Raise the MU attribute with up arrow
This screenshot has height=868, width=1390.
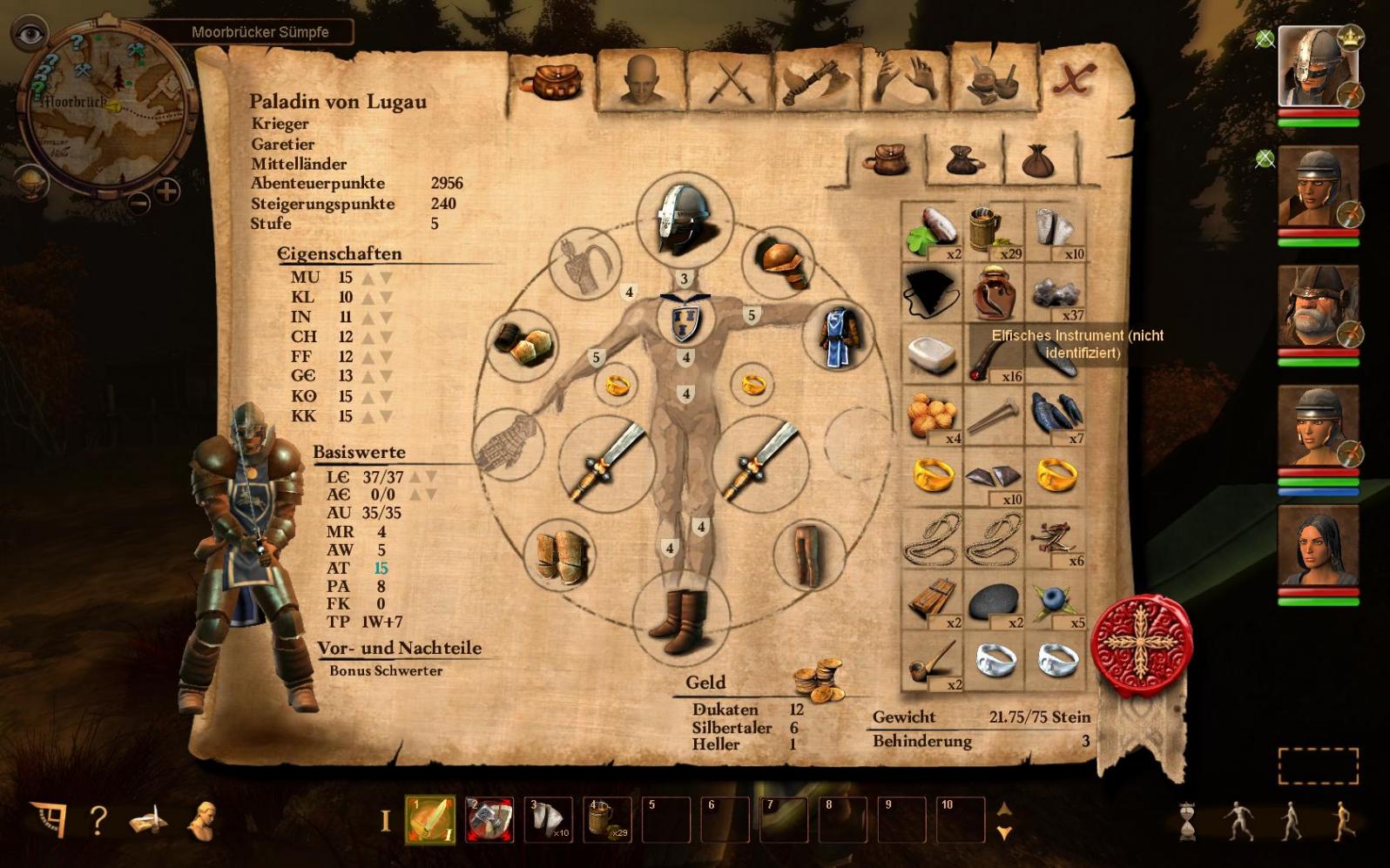pyautogui.click(x=368, y=278)
